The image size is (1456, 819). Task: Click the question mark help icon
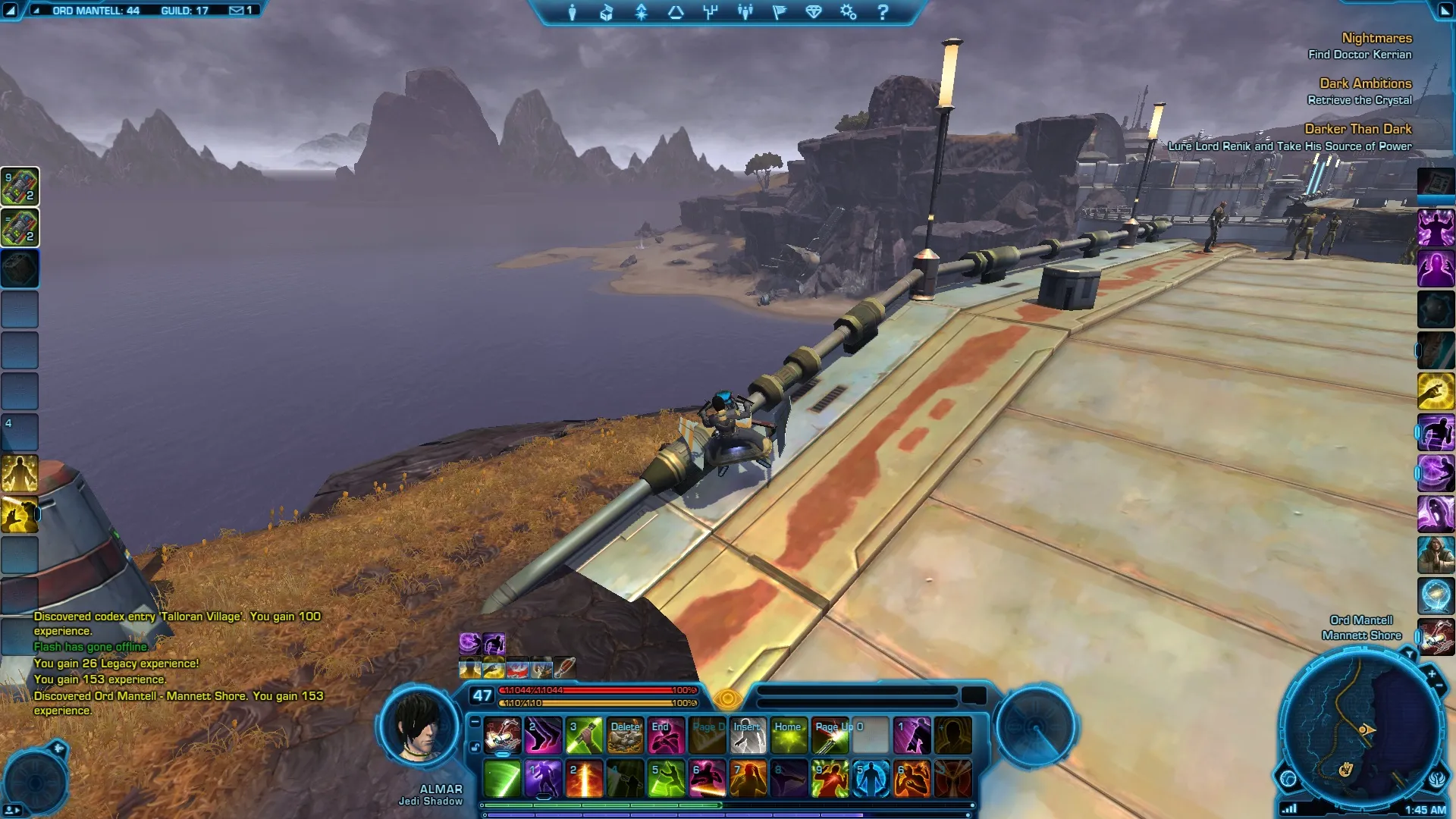[x=883, y=12]
